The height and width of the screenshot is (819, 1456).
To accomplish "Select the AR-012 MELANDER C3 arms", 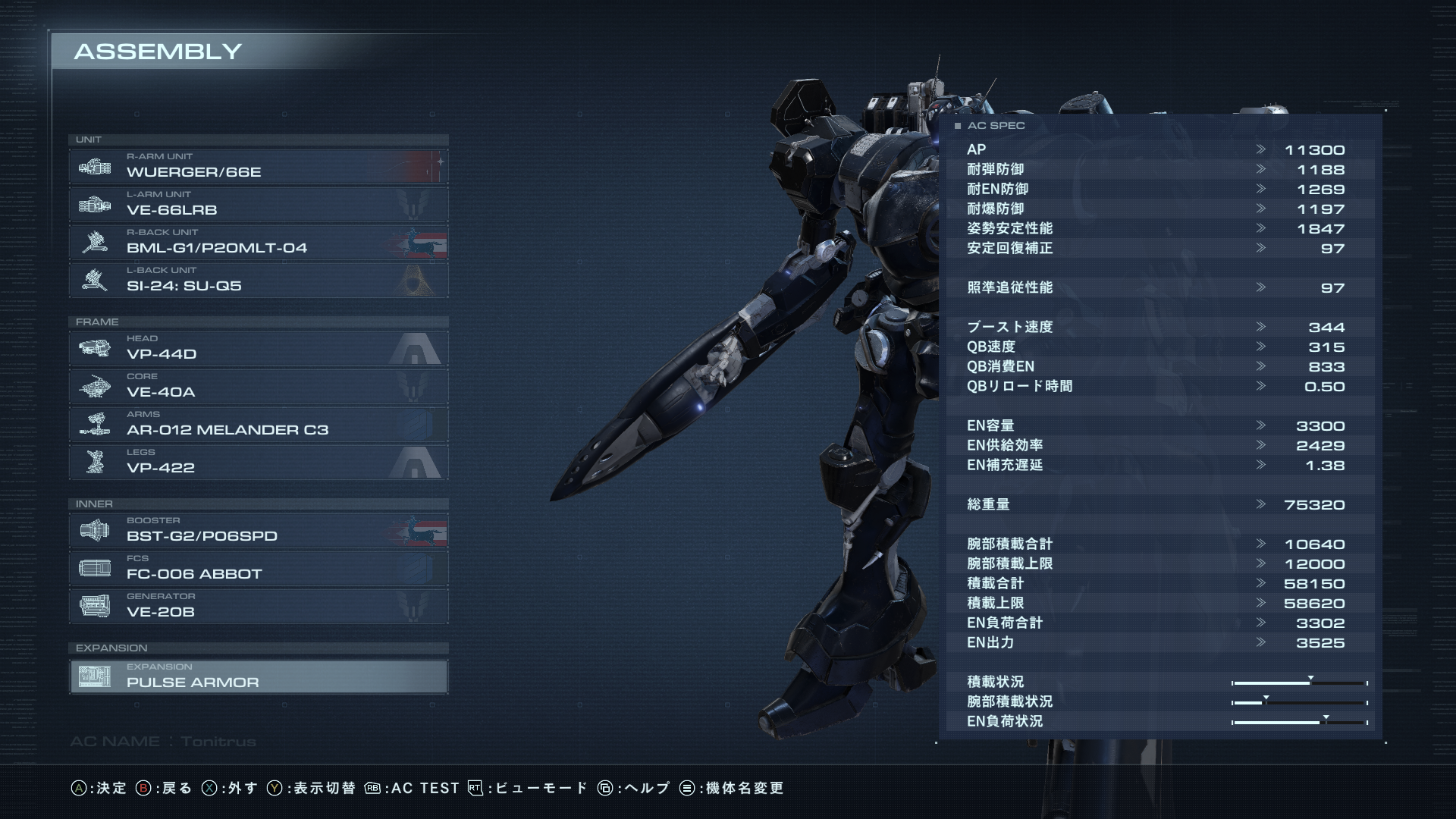I will pyautogui.click(x=258, y=424).
